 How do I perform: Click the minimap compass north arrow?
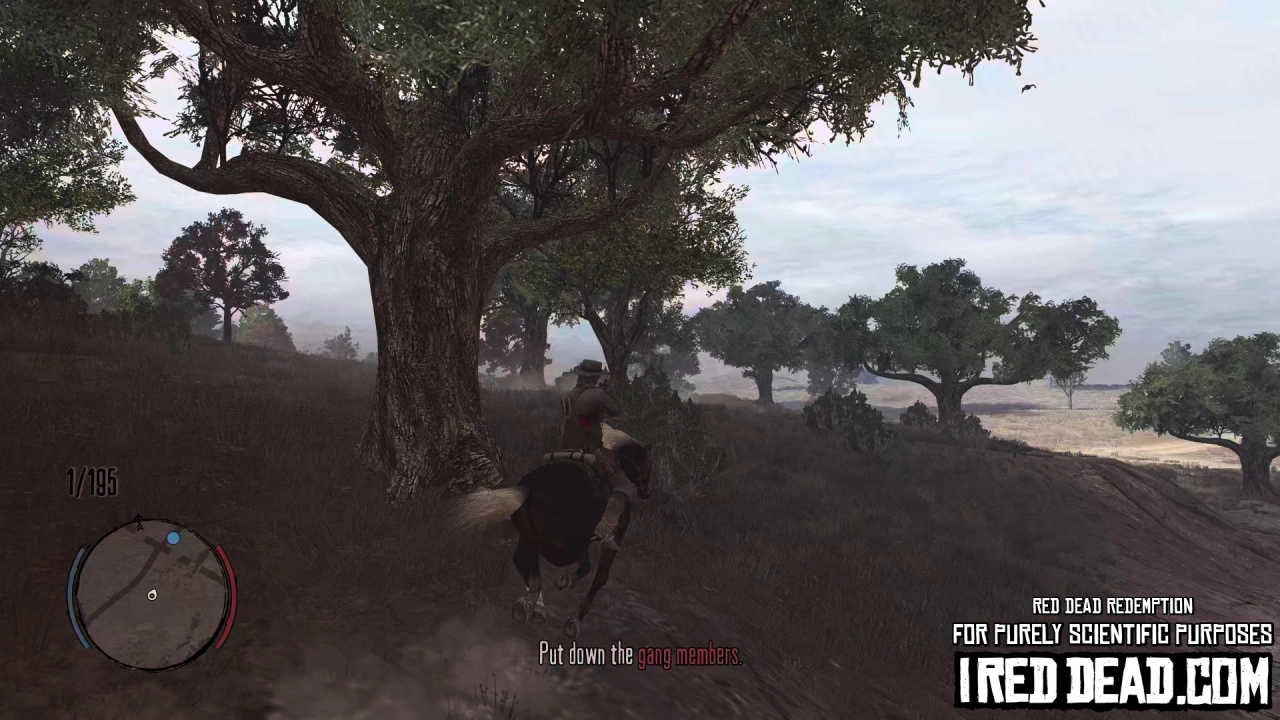[138, 522]
